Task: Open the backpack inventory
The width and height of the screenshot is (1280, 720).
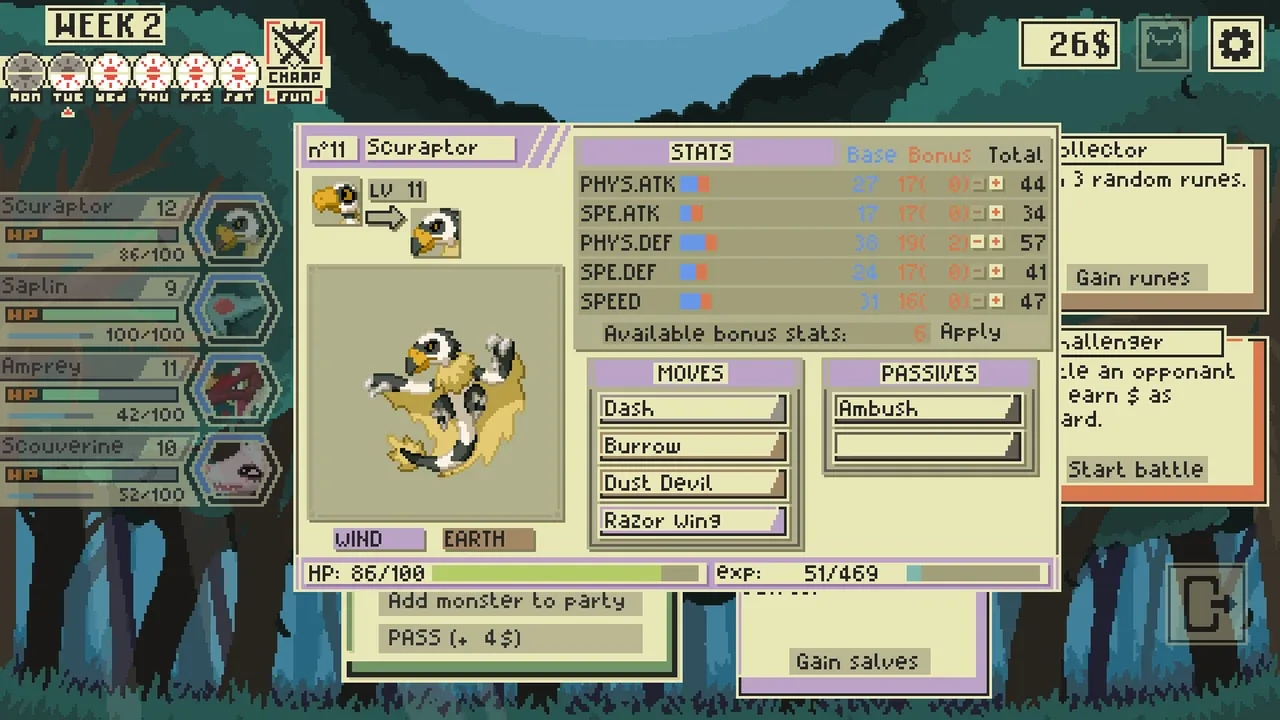Action: [x=1164, y=45]
